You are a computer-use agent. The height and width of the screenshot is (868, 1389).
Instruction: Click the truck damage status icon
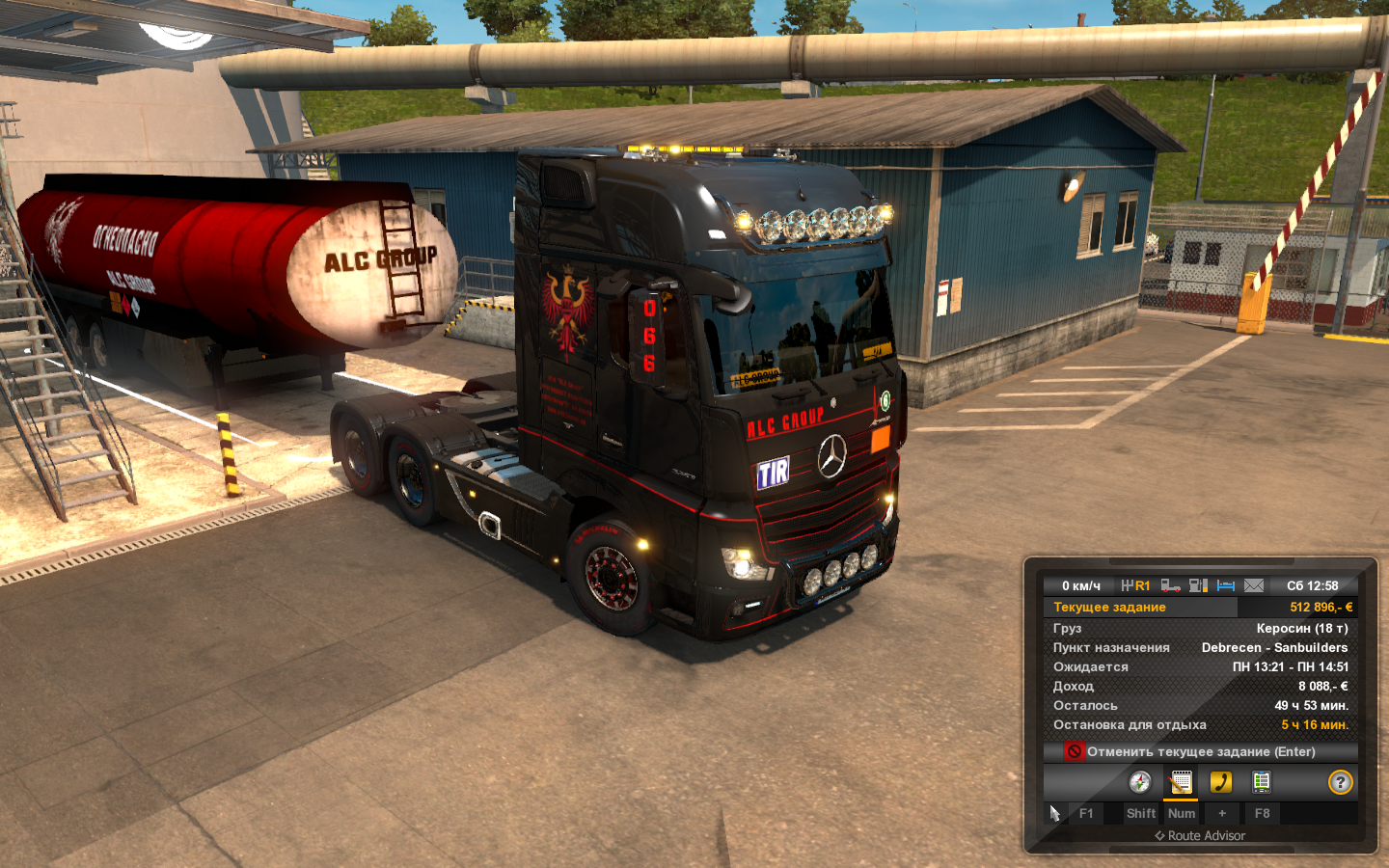pyautogui.click(x=1171, y=585)
